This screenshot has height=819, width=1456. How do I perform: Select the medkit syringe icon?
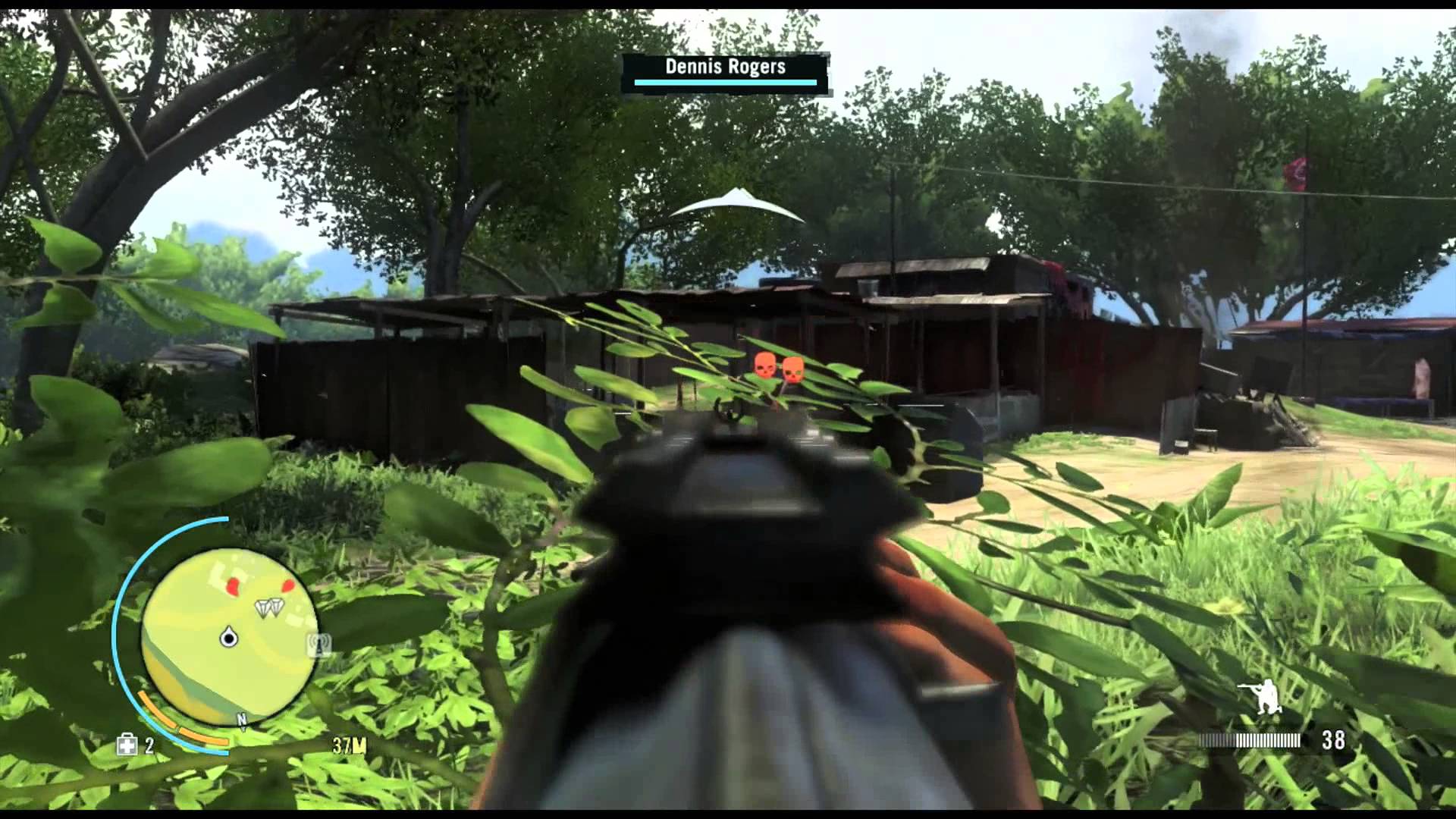pos(127,745)
